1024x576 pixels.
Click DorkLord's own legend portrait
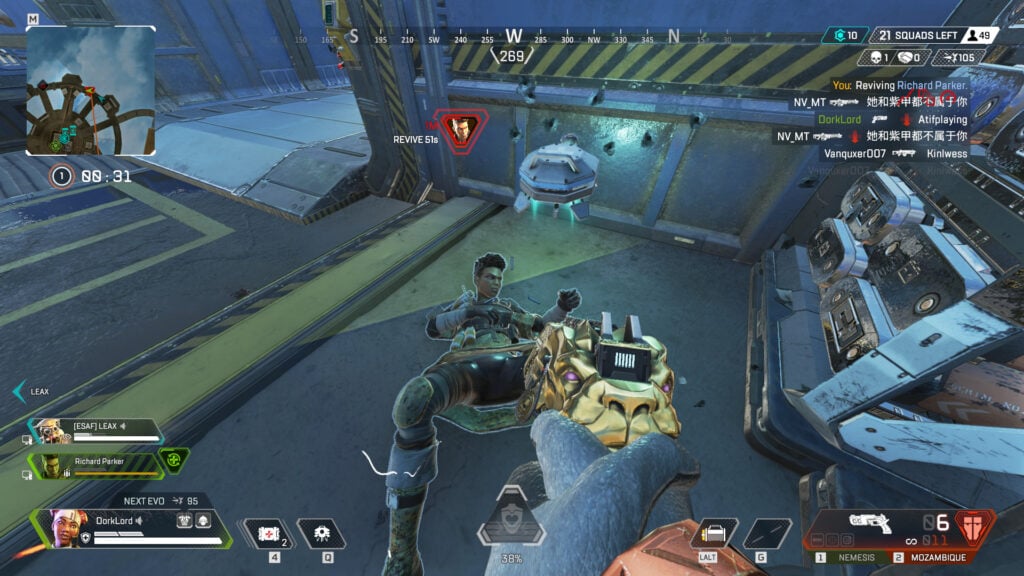point(61,526)
